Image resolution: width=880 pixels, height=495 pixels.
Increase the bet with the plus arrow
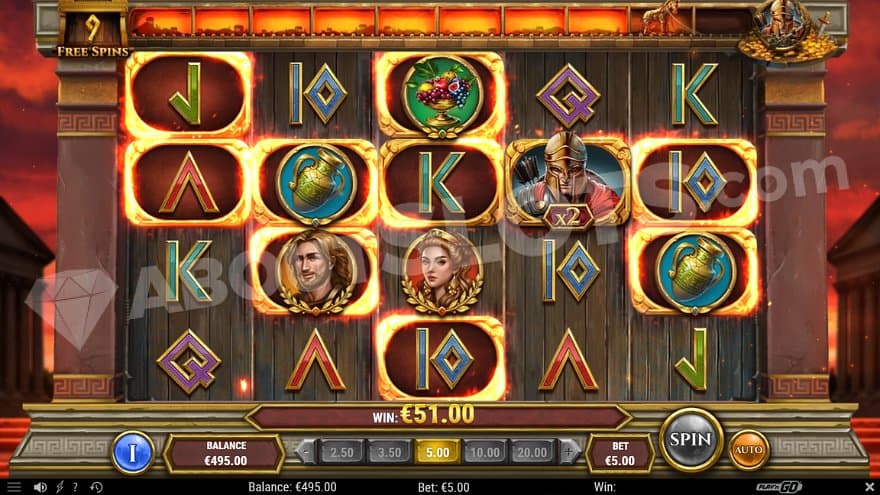[x=566, y=452]
